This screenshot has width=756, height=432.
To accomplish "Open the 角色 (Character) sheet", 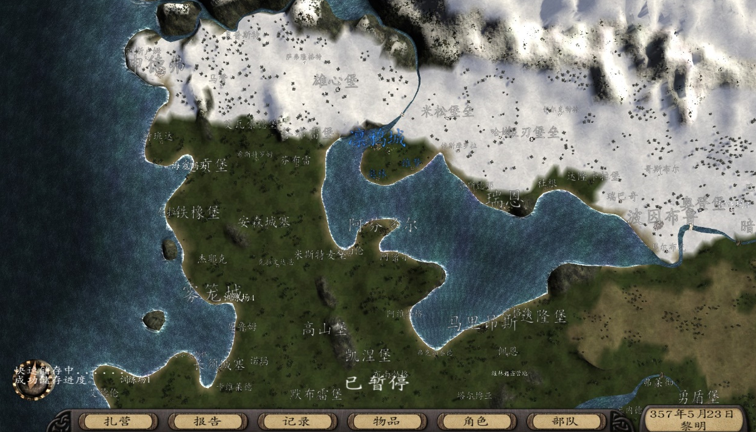I will (x=475, y=422).
